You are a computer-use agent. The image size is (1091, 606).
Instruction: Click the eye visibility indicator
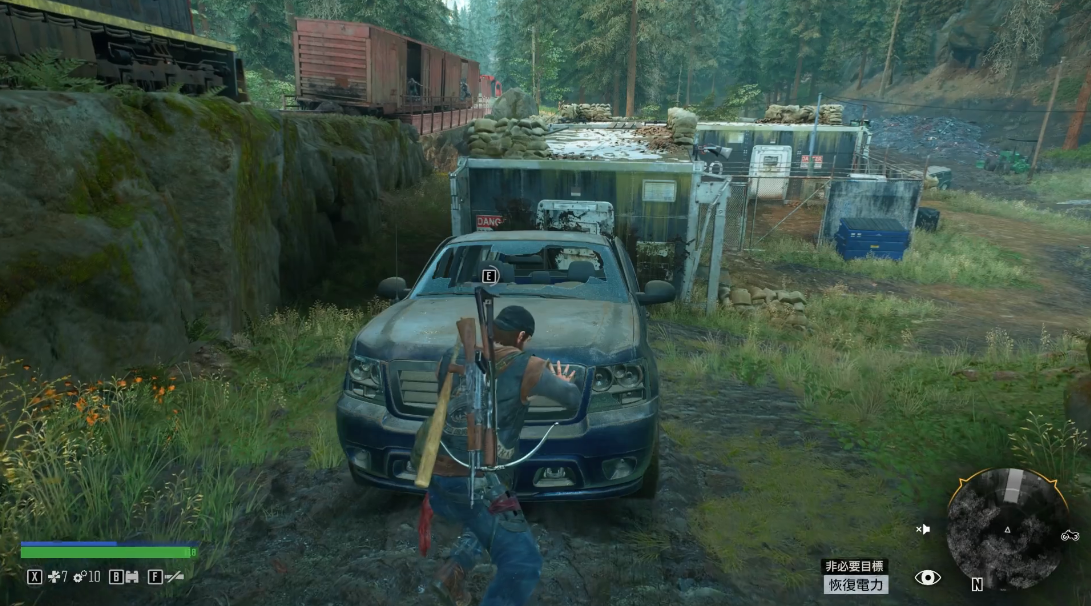tap(927, 577)
